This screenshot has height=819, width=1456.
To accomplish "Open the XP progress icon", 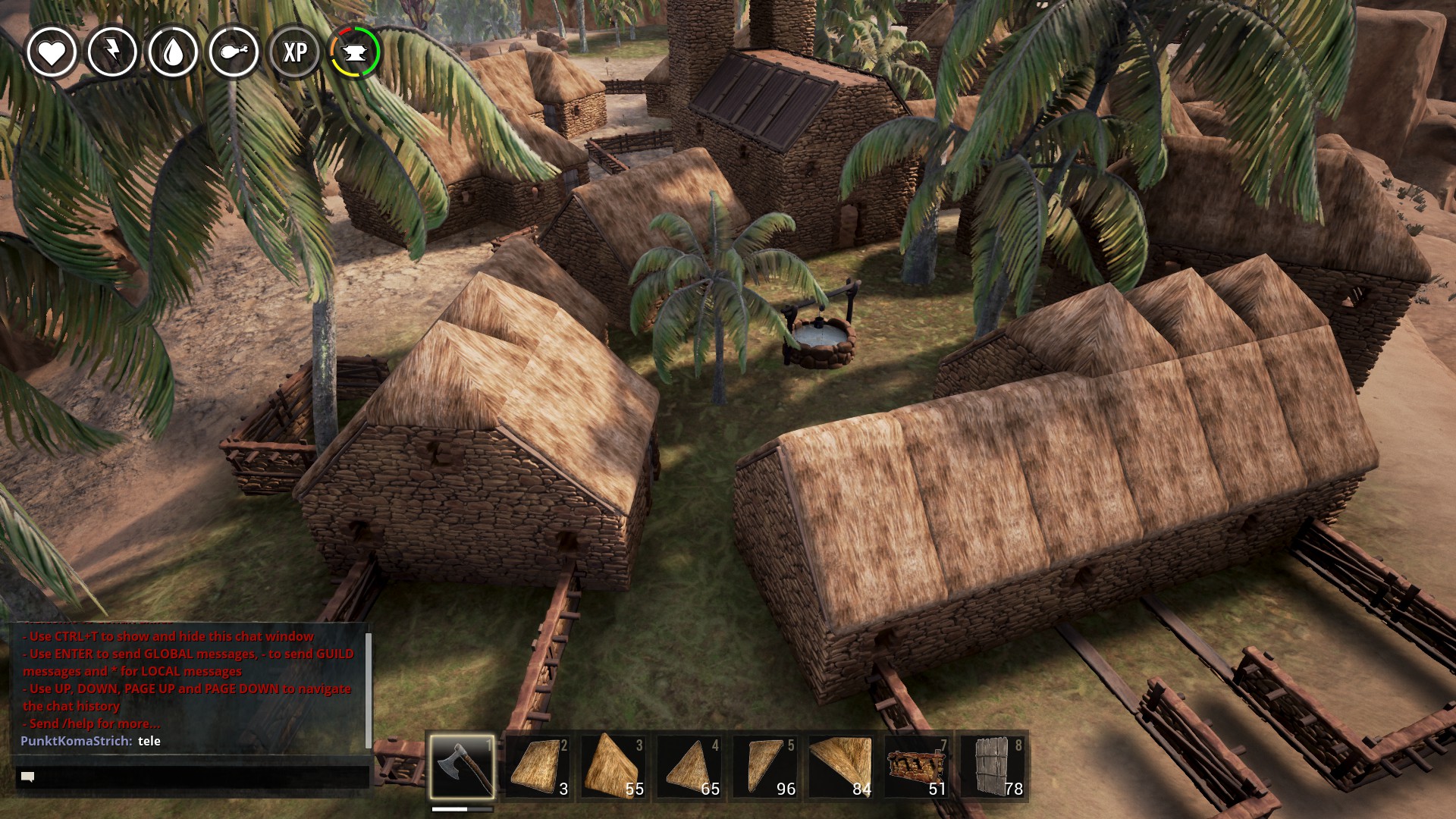I will coord(295,52).
